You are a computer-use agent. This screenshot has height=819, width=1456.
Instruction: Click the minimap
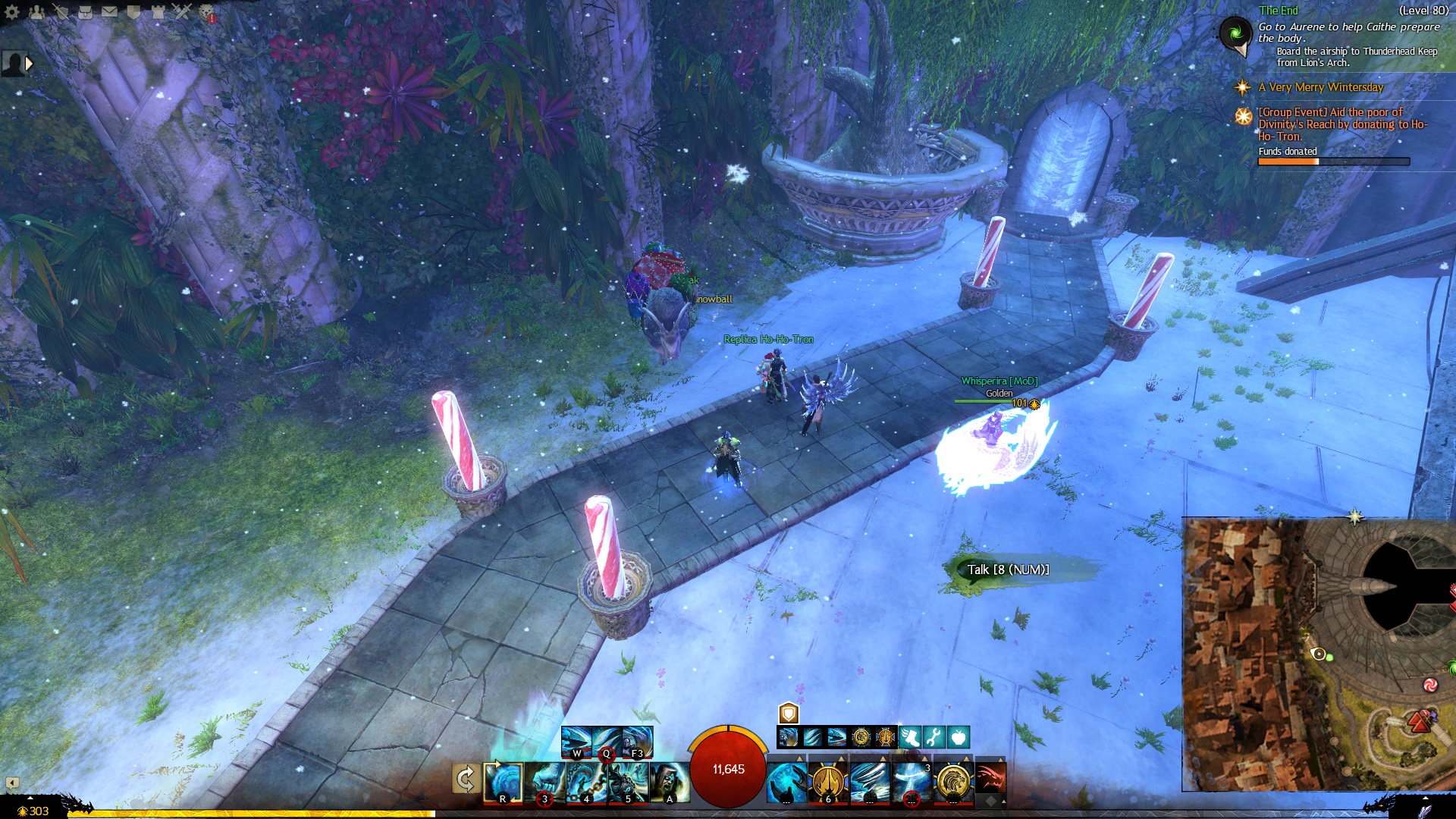click(1318, 654)
